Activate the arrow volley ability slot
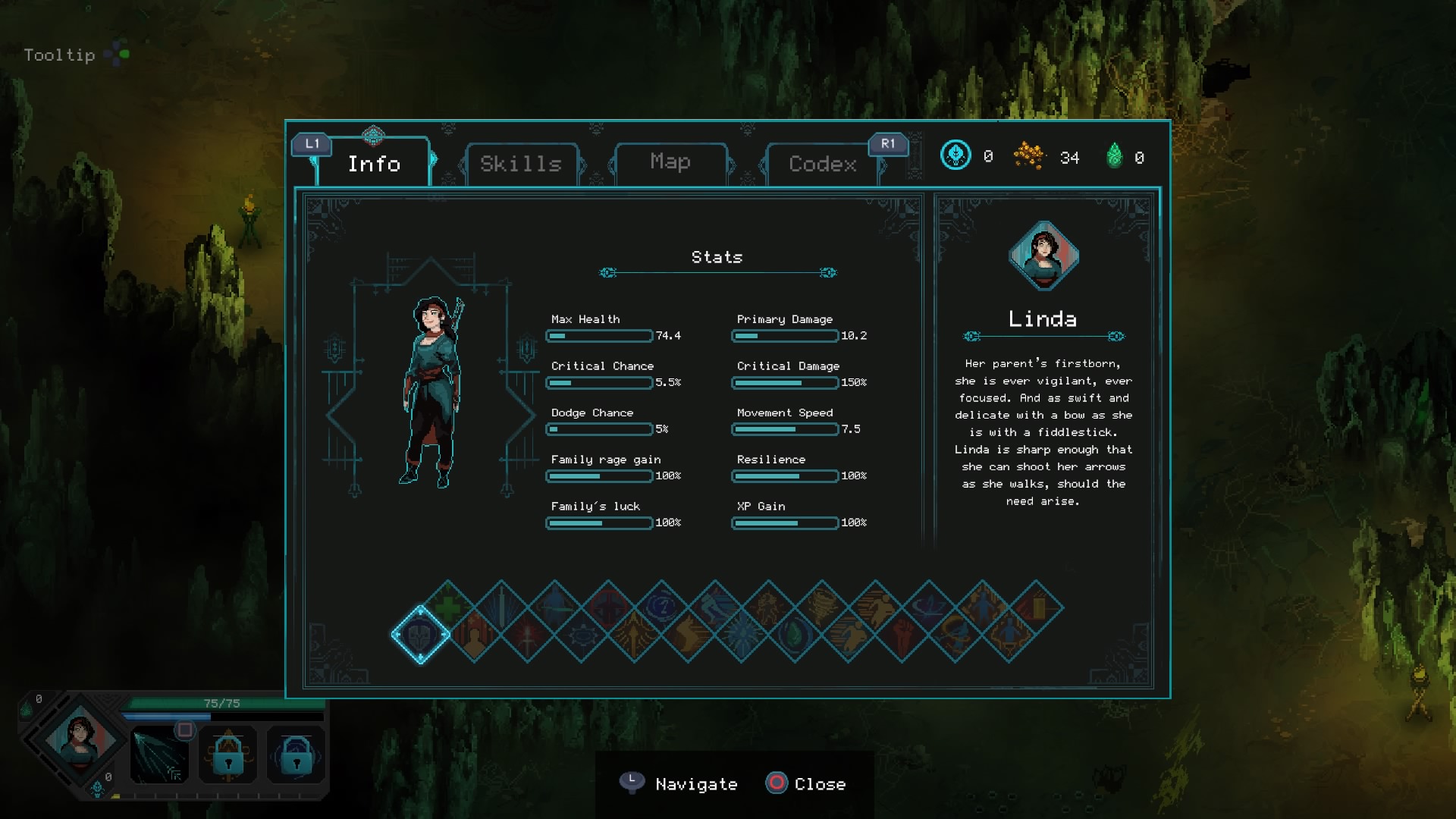Image resolution: width=1456 pixels, height=819 pixels. (160, 755)
